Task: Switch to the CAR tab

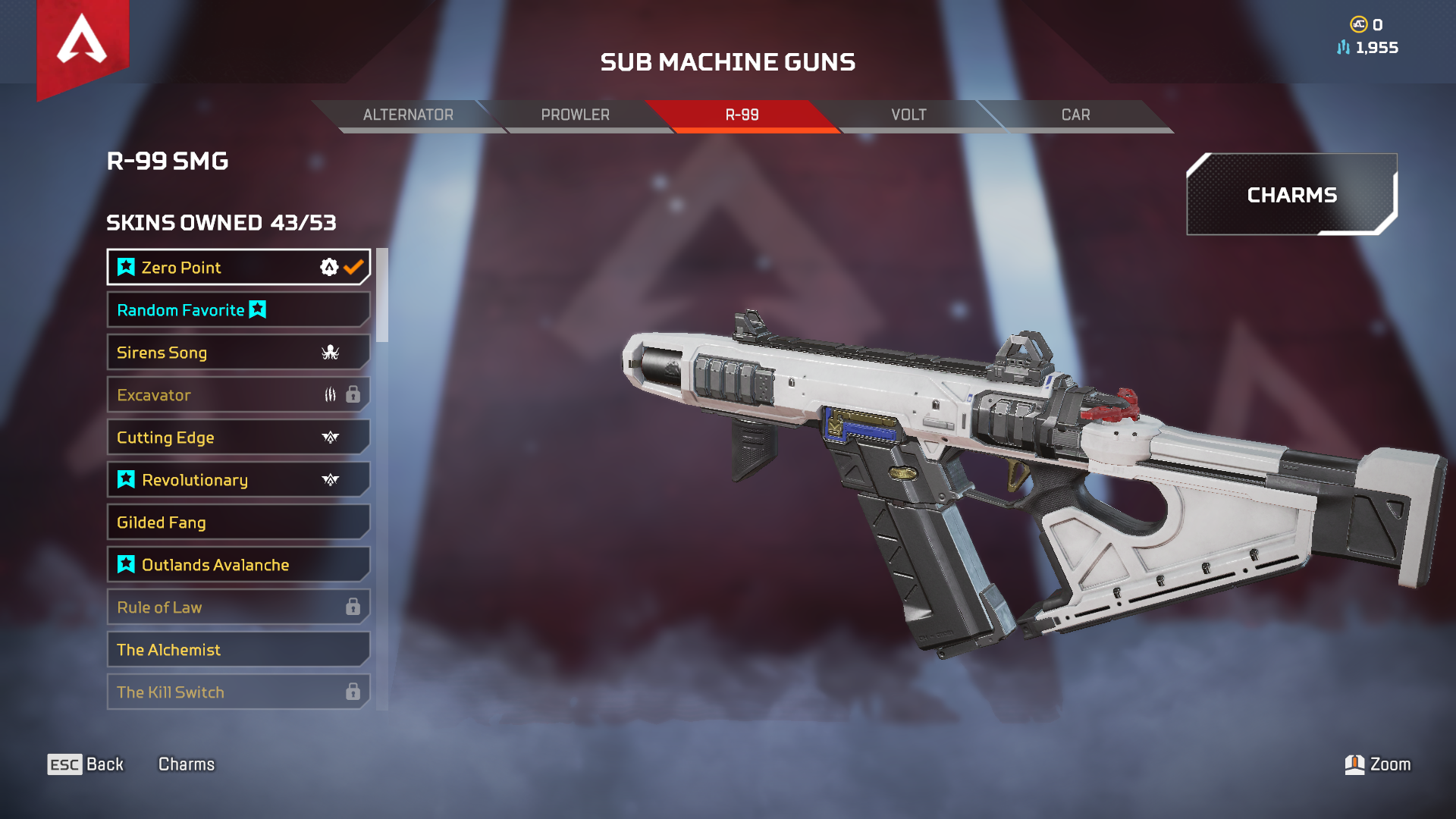Action: (x=1075, y=115)
